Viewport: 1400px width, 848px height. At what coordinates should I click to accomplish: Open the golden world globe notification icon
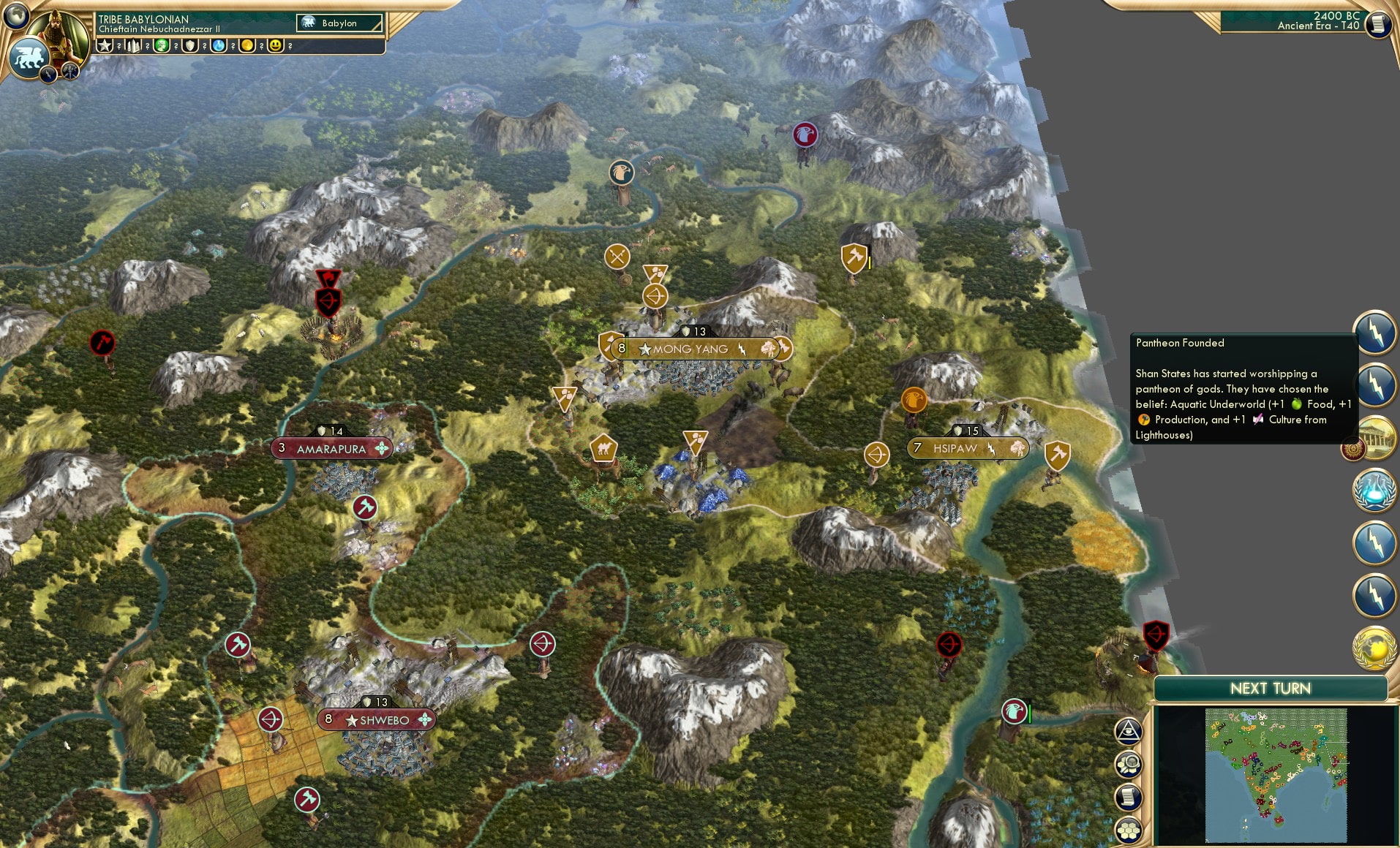[x=1374, y=646]
